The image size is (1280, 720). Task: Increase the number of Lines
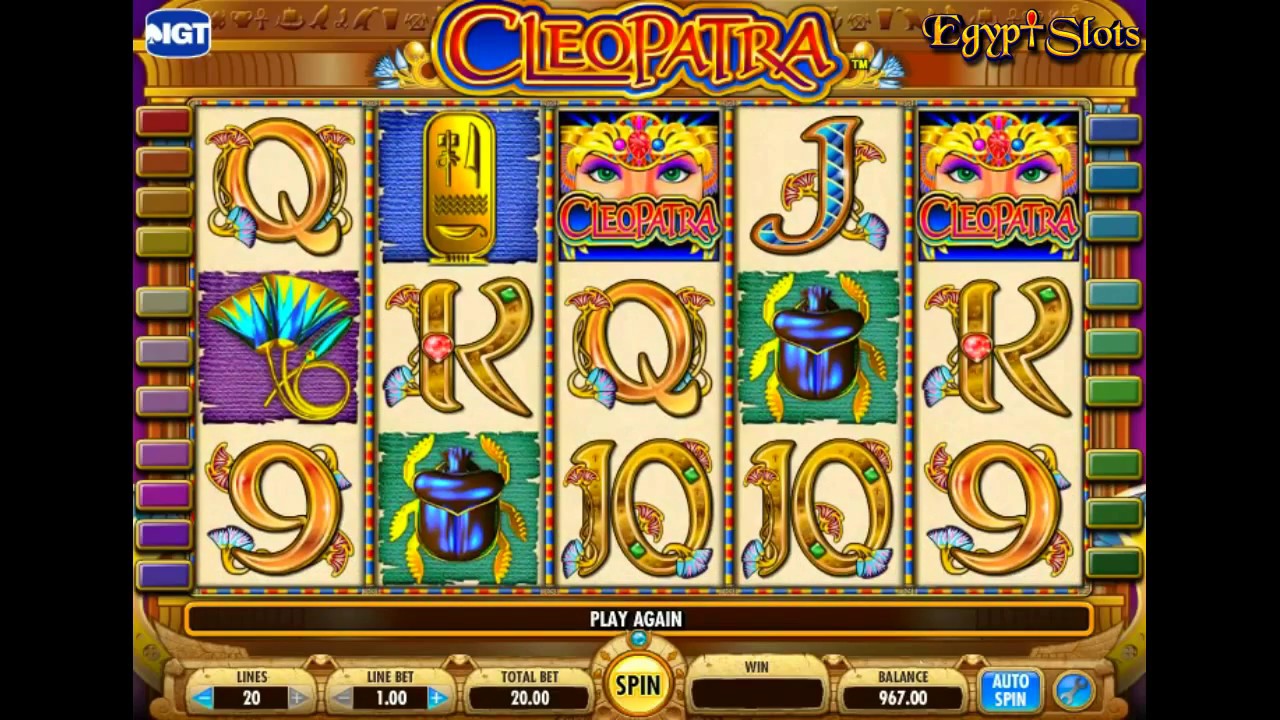click(298, 697)
